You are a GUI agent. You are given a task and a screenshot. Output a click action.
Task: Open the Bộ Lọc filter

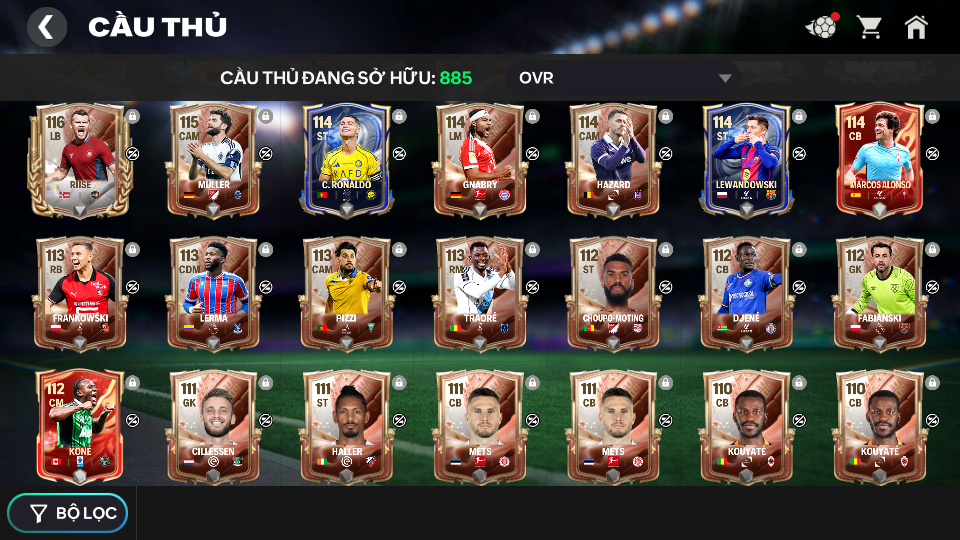pos(68,513)
